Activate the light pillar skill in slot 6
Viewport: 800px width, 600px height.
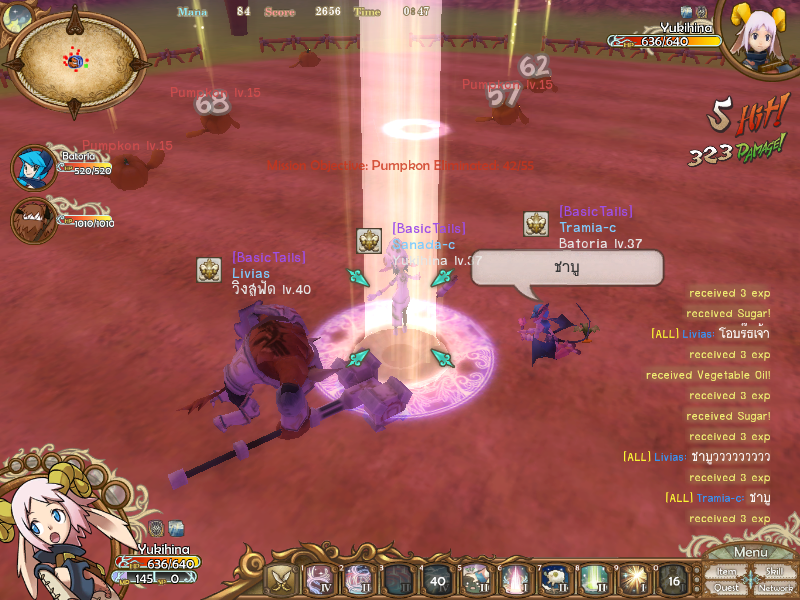point(514,580)
